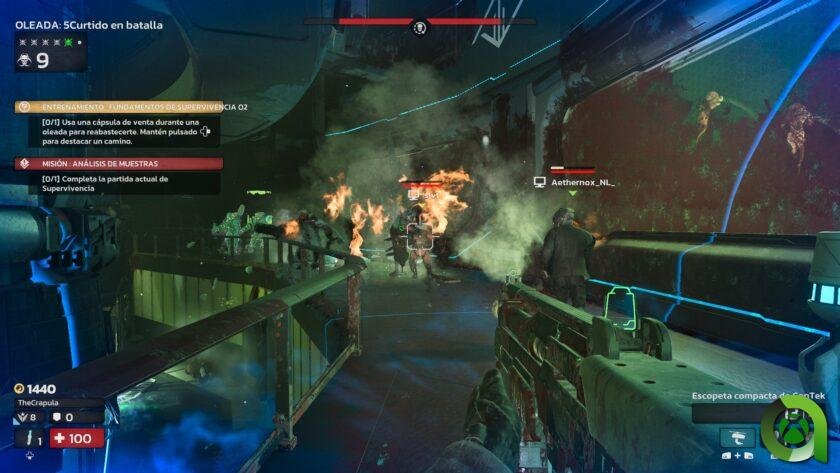This screenshot has width=840, height=473.
Task: Select the equipped shotgun ability icon
Action: pyautogui.click(x=738, y=438)
